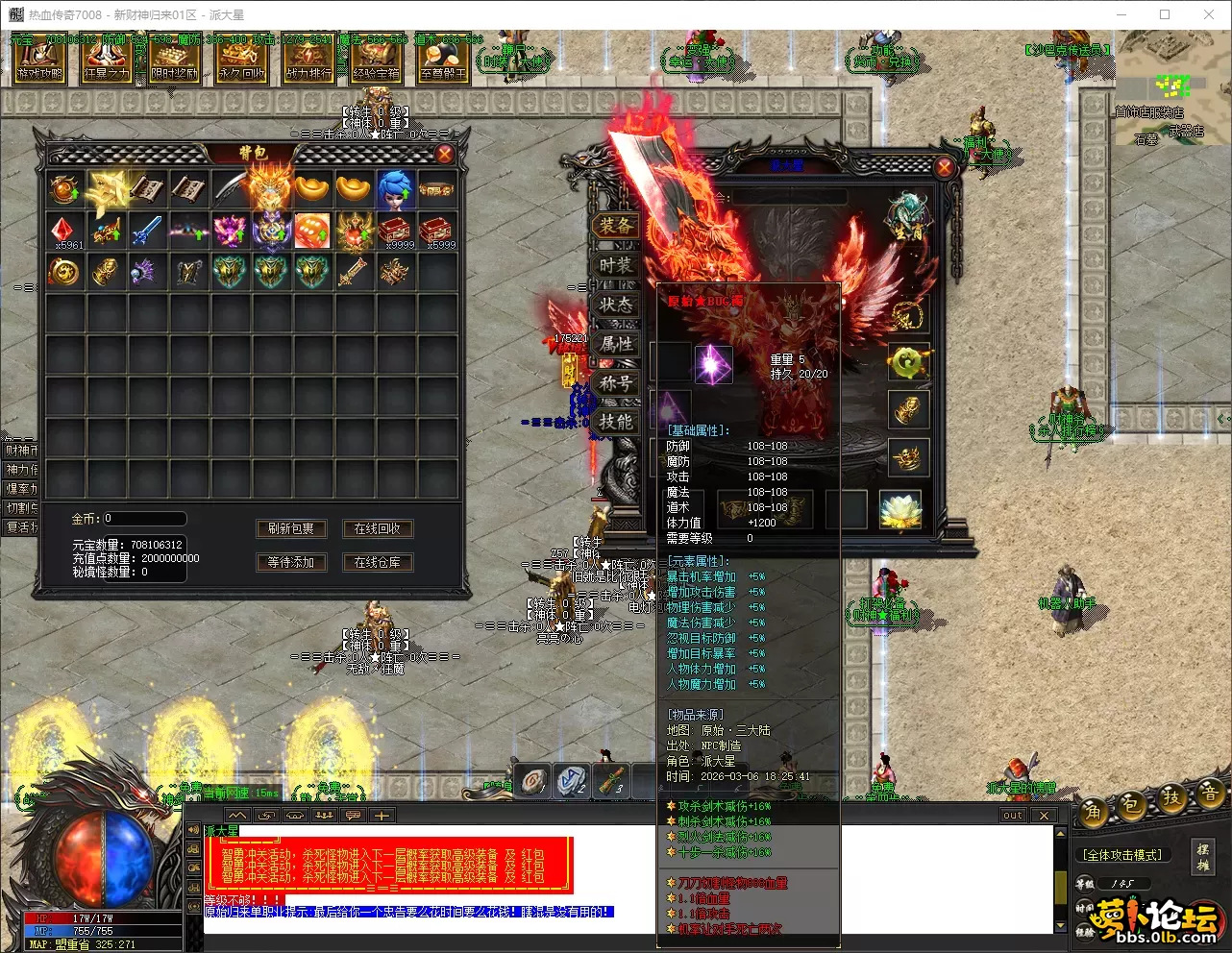Click the 等待添加 button in the bag
This screenshot has height=953, width=1232.
click(291, 562)
